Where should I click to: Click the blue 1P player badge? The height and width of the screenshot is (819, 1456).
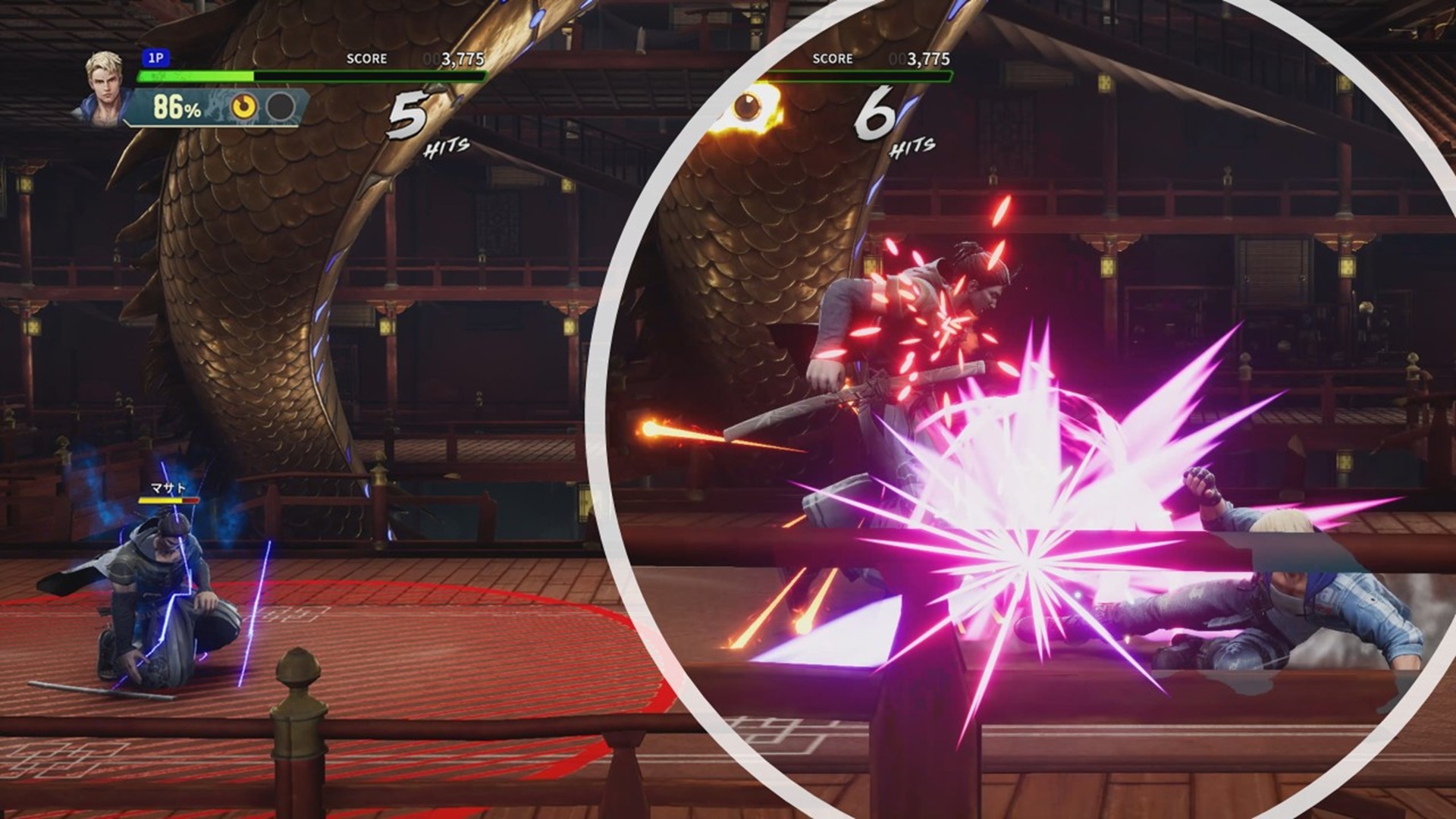[x=155, y=58]
